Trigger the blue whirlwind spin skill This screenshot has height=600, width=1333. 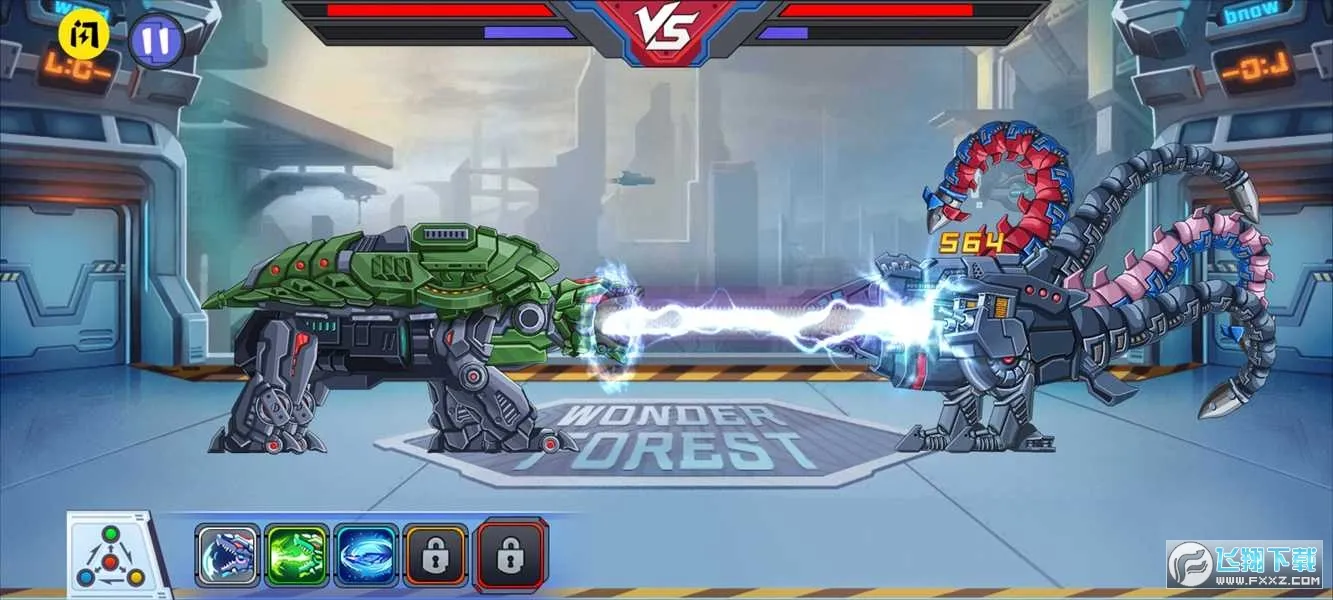(x=366, y=555)
